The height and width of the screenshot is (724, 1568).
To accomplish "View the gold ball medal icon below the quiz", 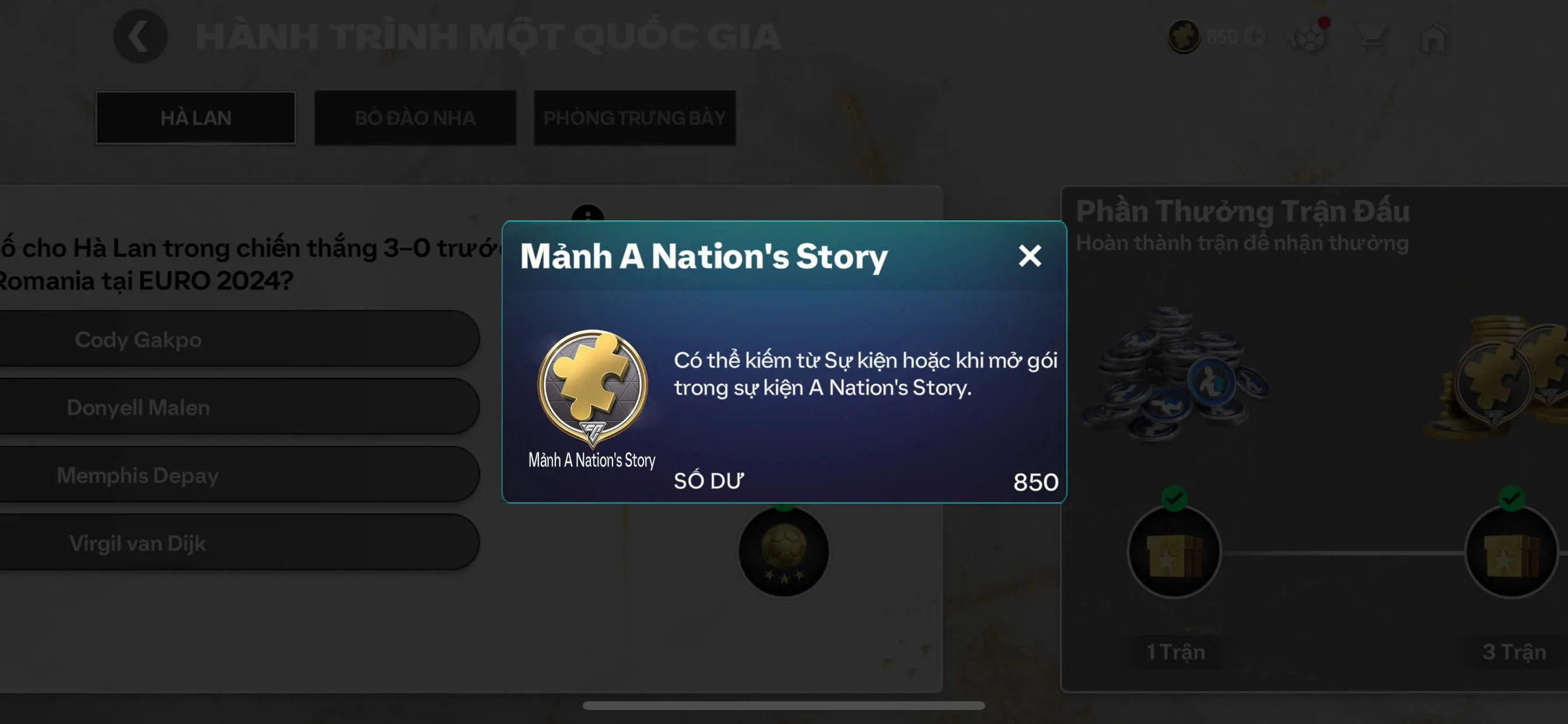I will pyautogui.click(x=782, y=551).
